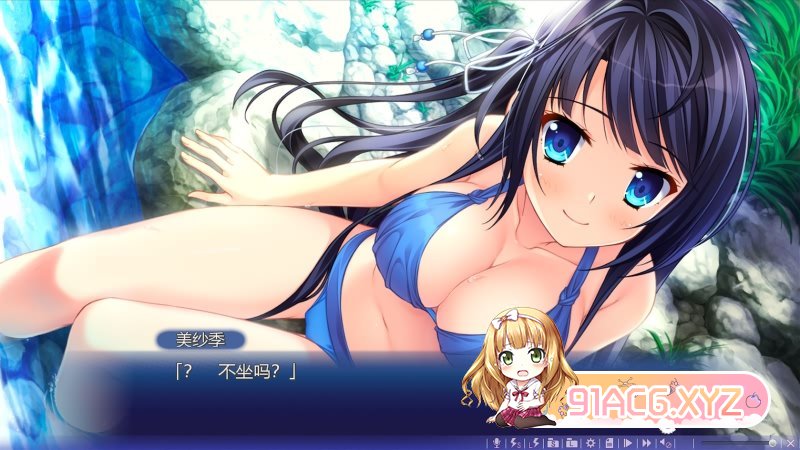The width and height of the screenshot is (800, 450).
Task: Hide the message window with the X
Action: point(788,442)
